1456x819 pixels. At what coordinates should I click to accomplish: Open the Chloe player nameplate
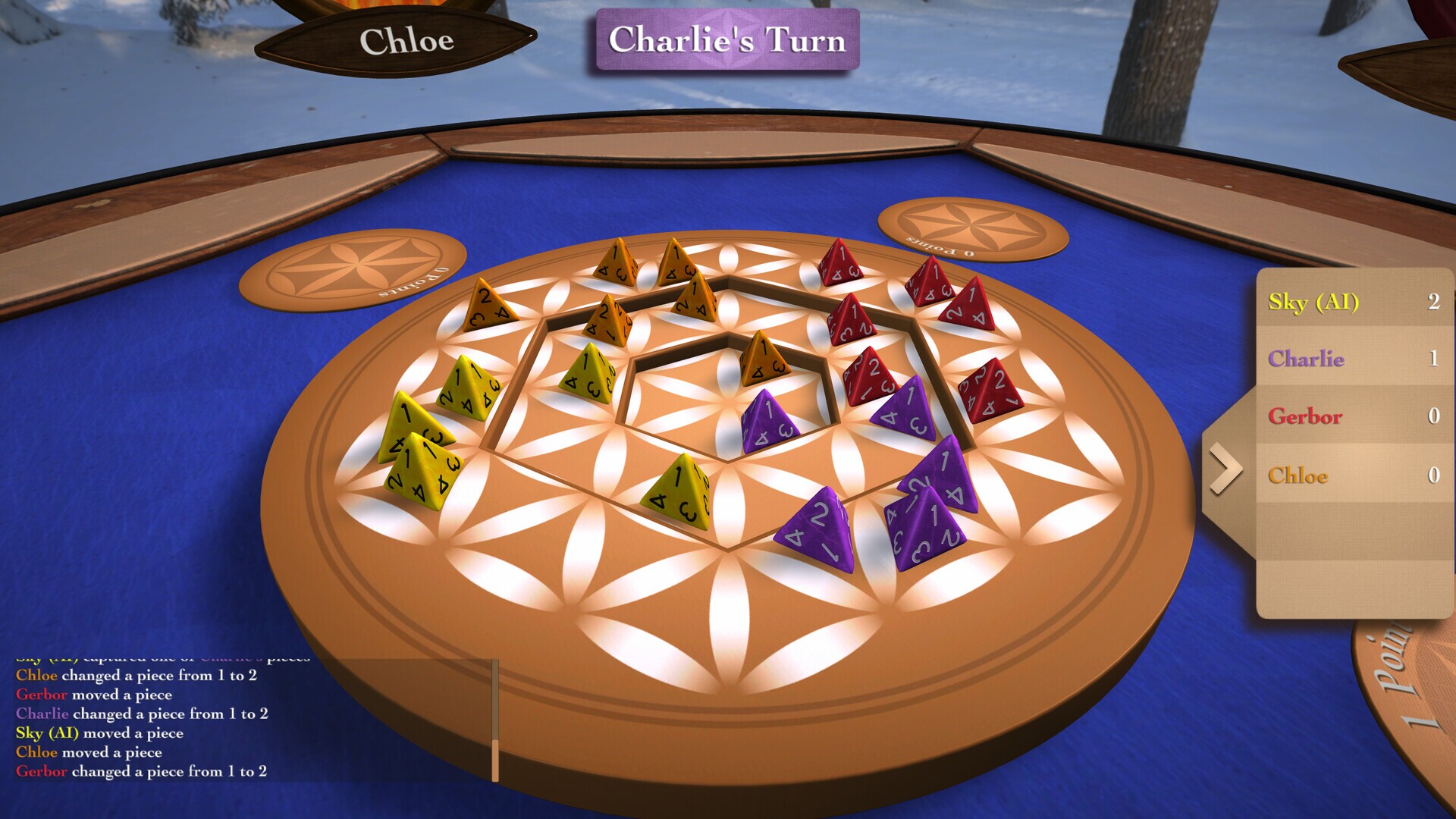pyautogui.click(x=406, y=41)
